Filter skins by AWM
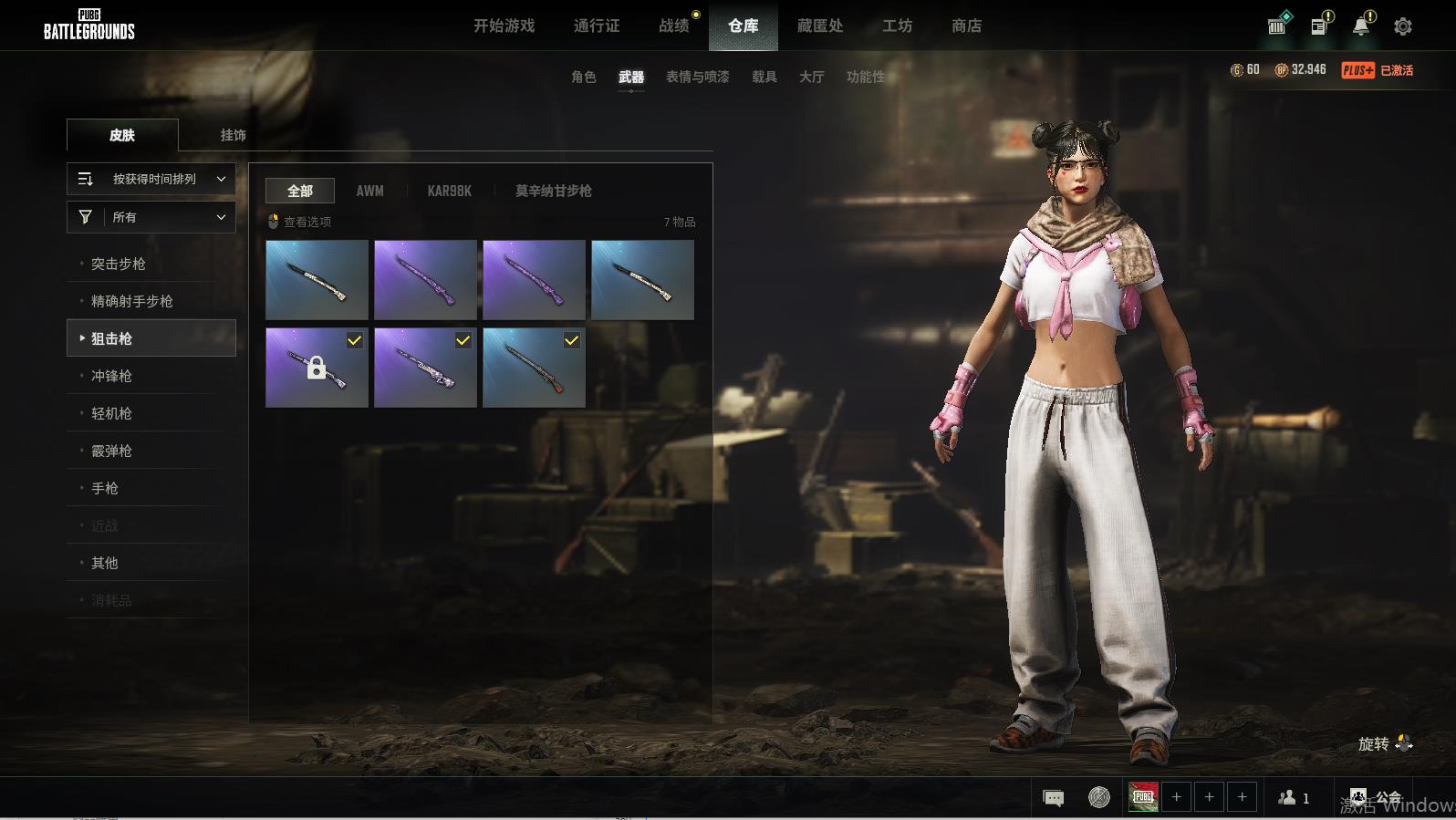The width and height of the screenshot is (1456, 820). tap(369, 191)
